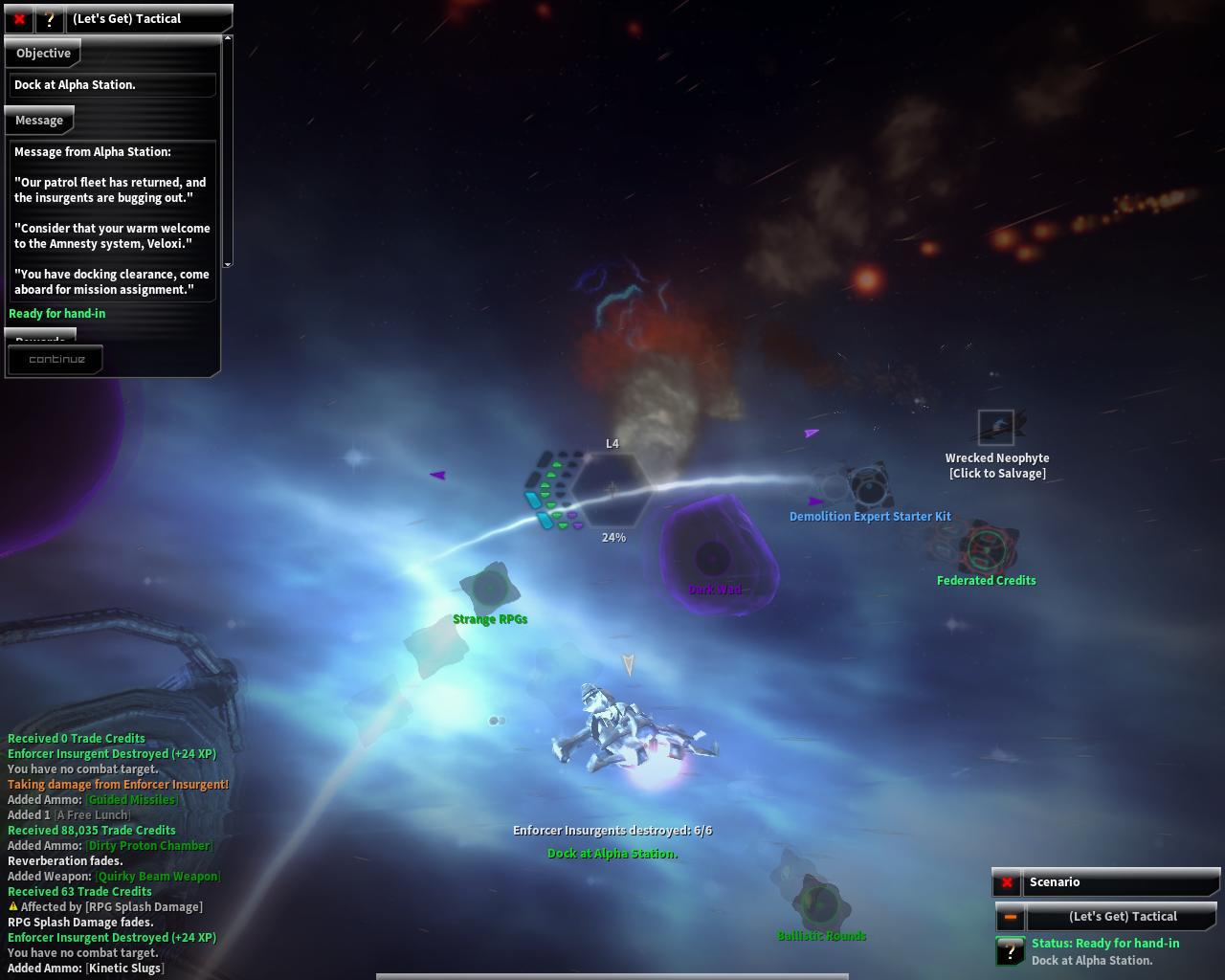Viewport: 1225px width, 980px height.
Task: Pick the Ballistic Rounds loot marker
Action: coord(819,904)
